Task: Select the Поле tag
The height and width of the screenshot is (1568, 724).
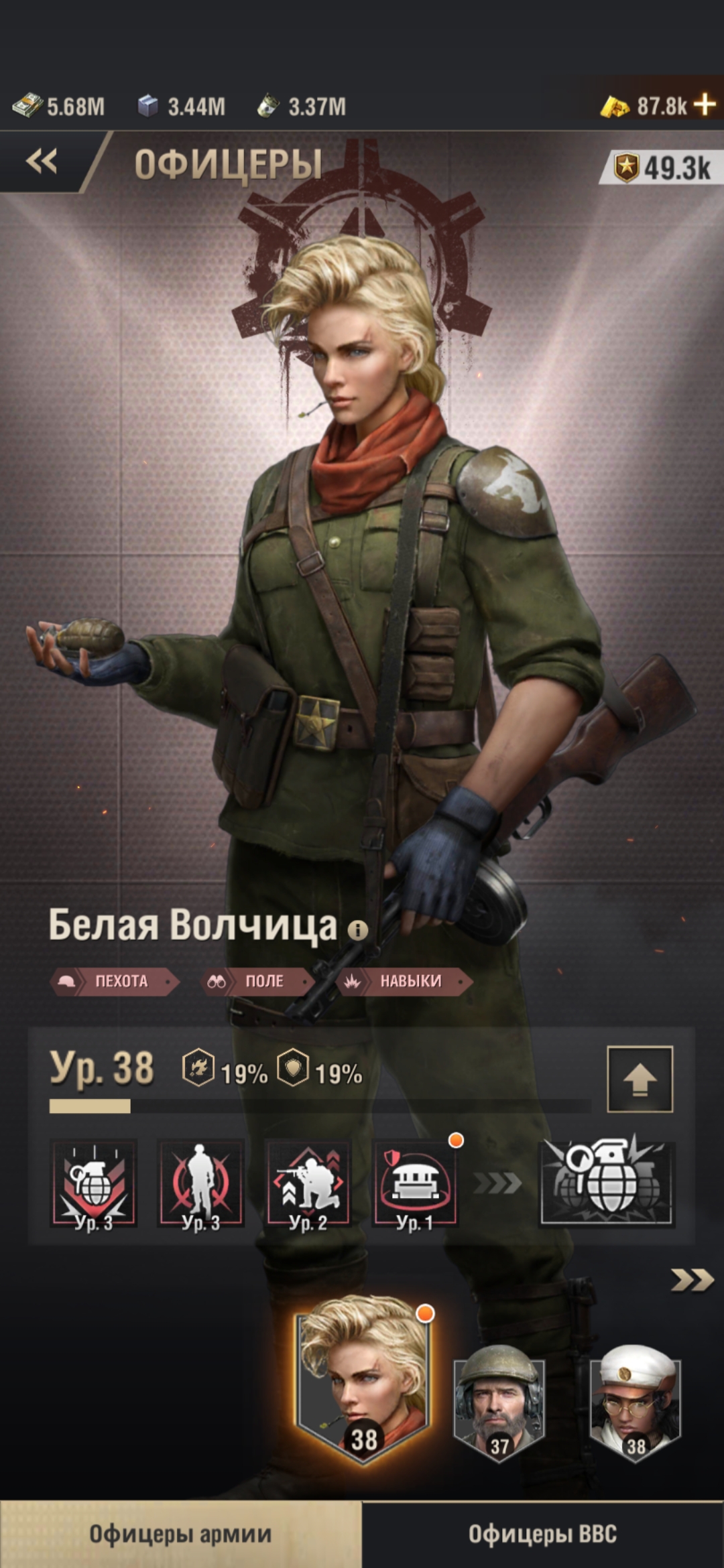Action: [x=257, y=982]
